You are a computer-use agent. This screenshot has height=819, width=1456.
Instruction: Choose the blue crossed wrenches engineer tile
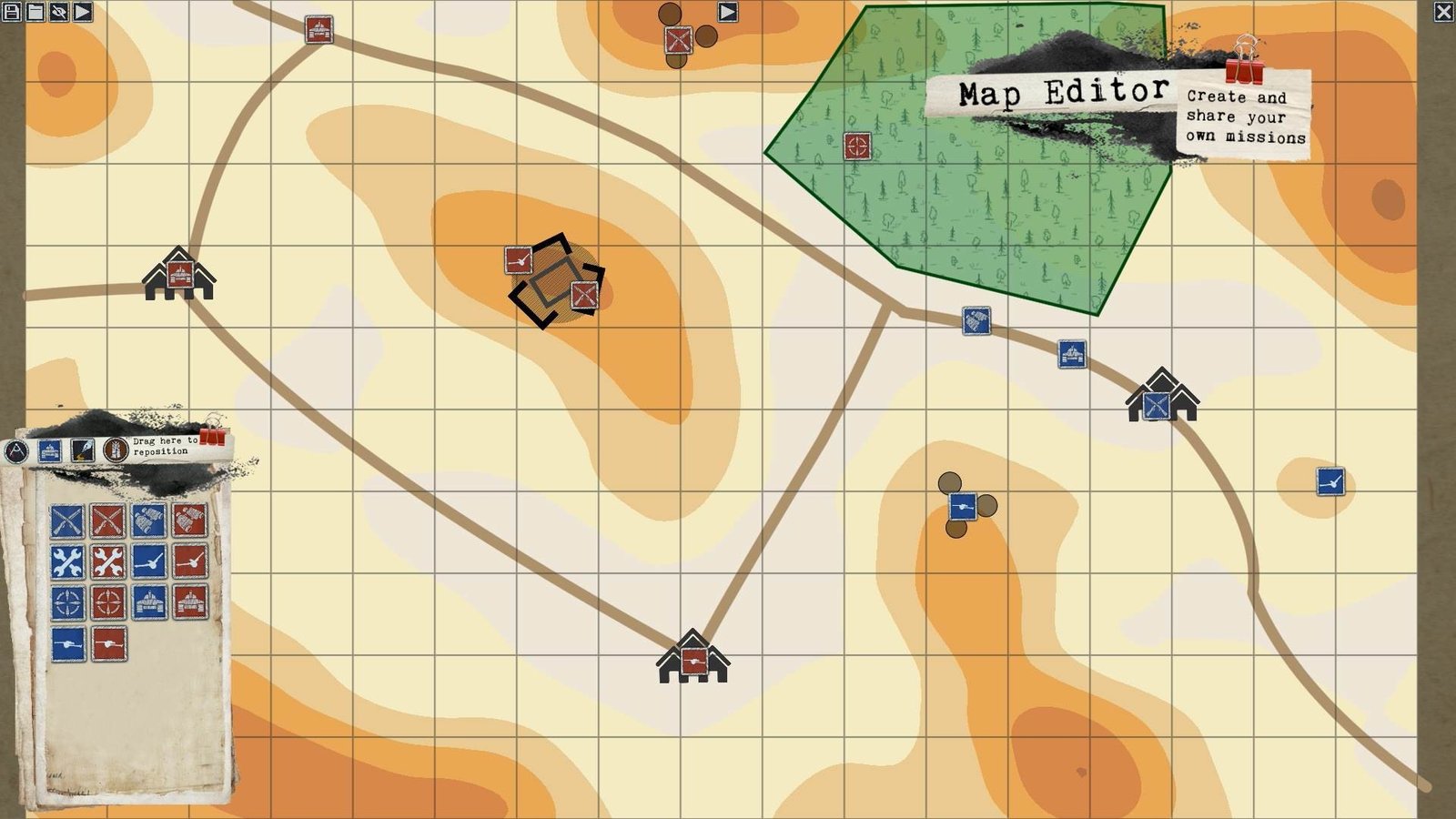67,562
